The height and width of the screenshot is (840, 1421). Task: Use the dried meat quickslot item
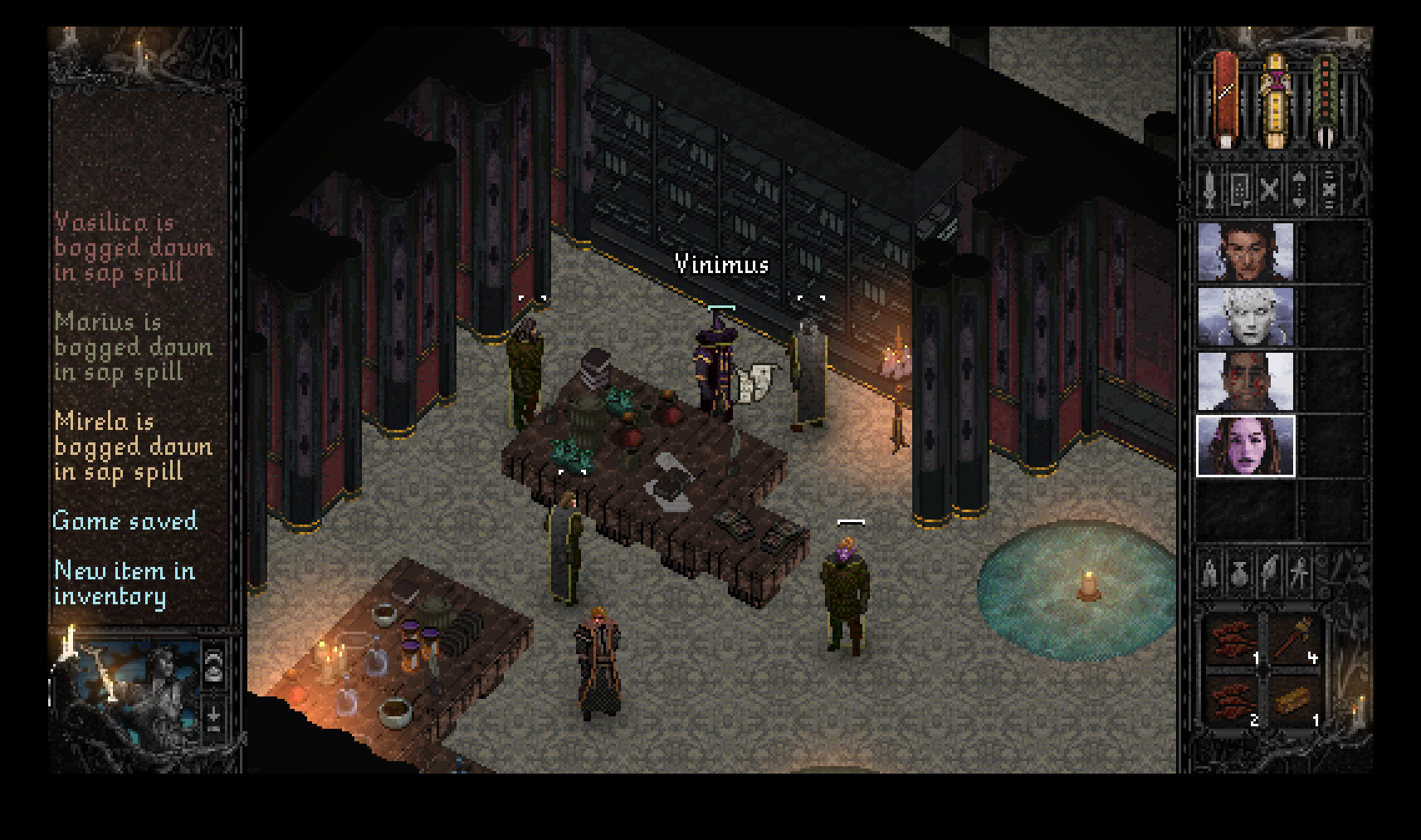1233,639
